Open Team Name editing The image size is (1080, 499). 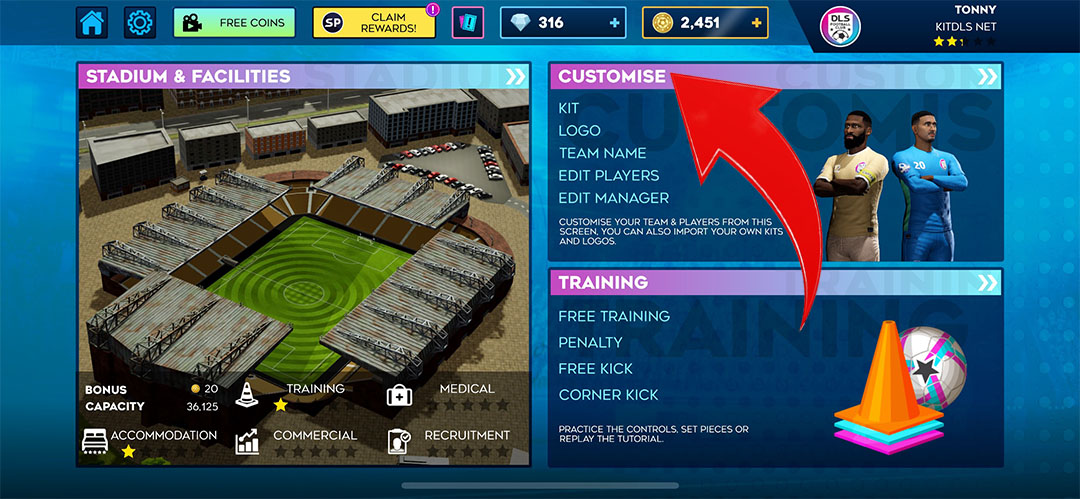point(602,153)
